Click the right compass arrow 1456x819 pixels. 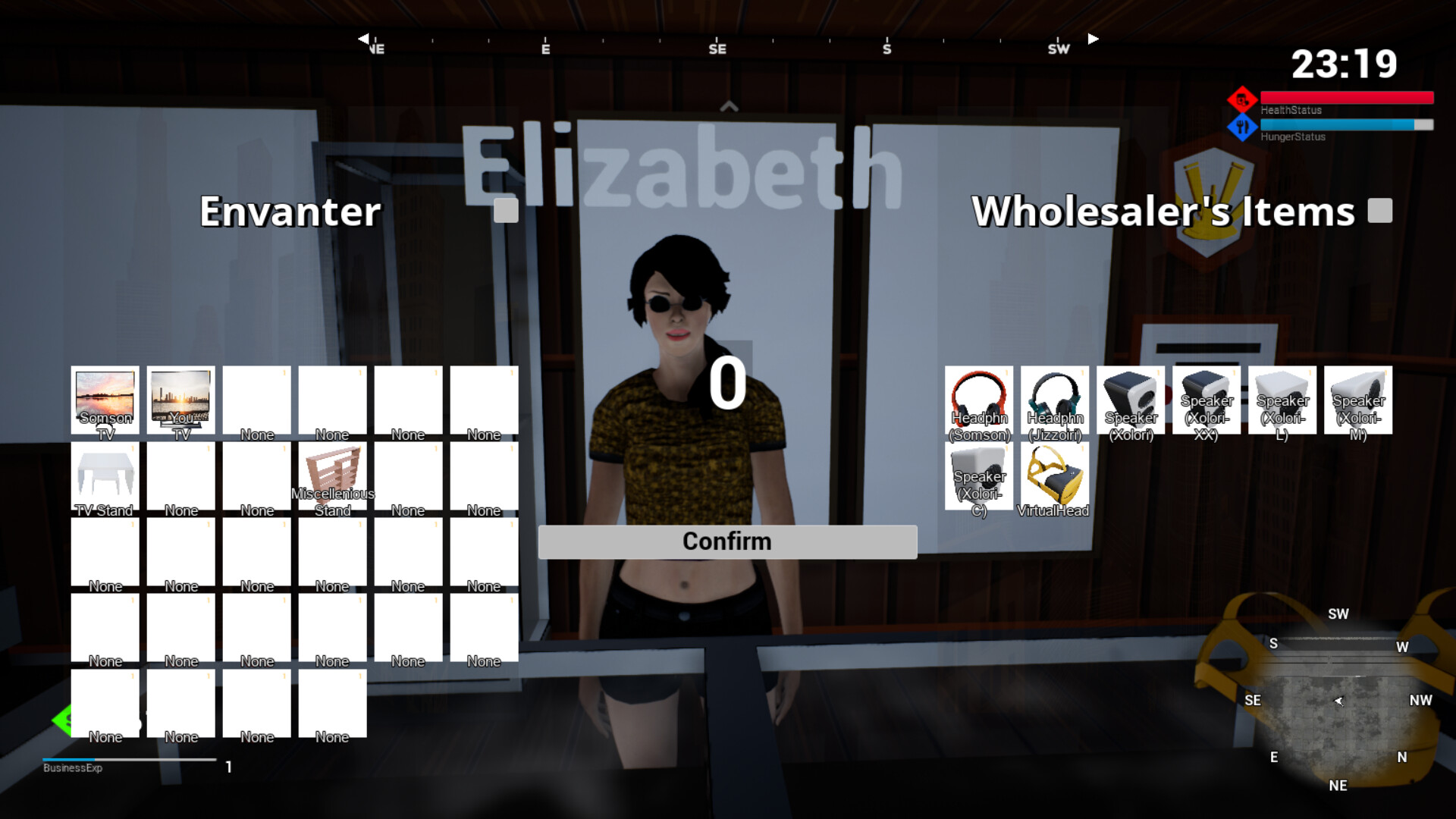(x=1093, y=38)
